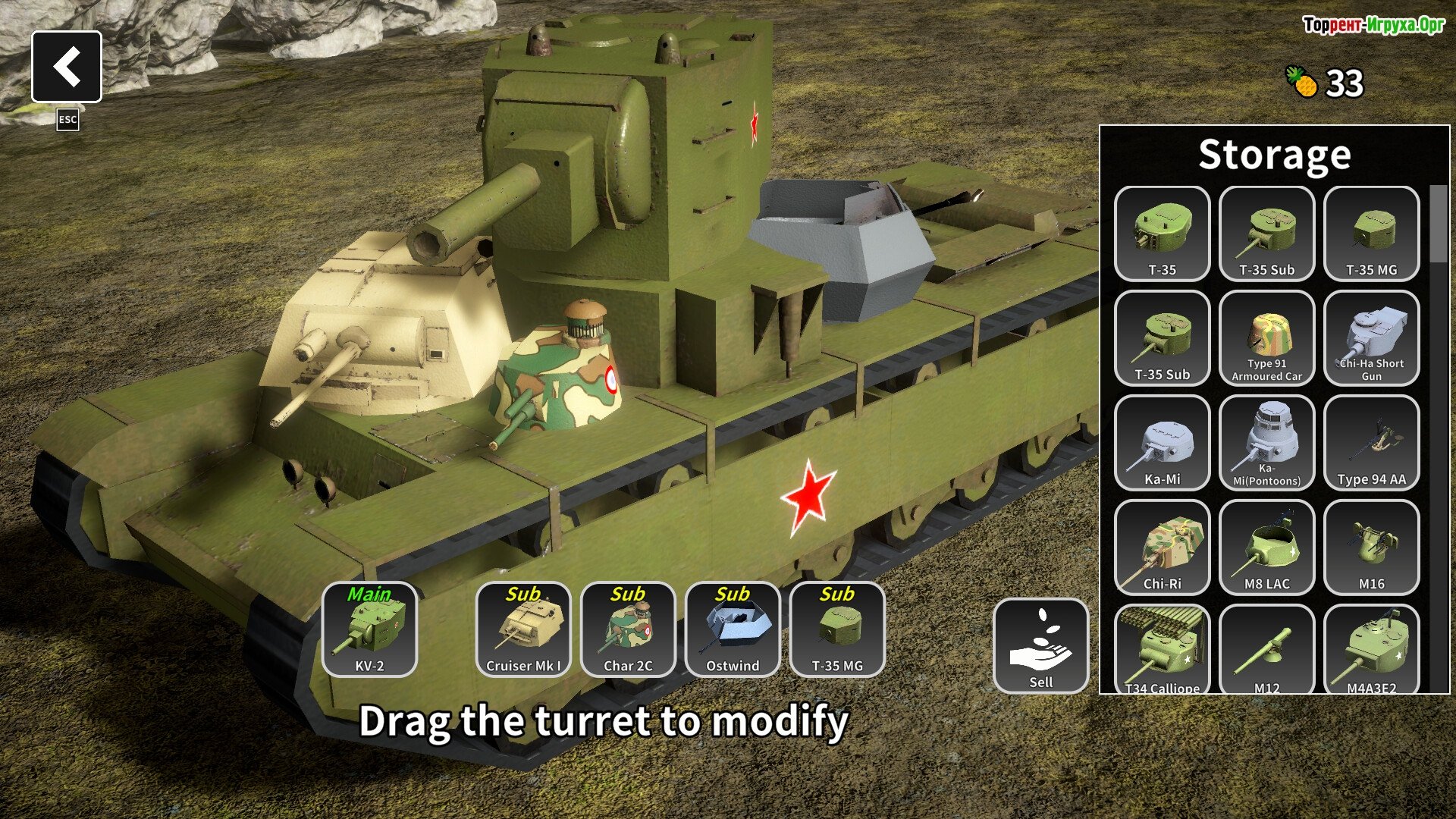This screenshot has width=1456, height=819.
Task: Choose the Type 94 AA gun
Action: pyautogui.click(x=1371, y=443)
